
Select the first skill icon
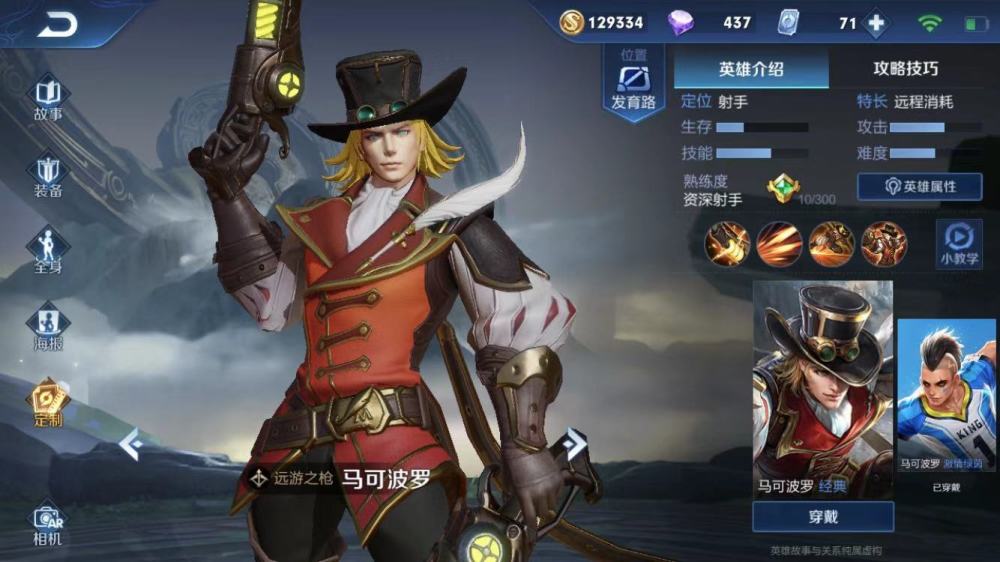click(727, 244)
